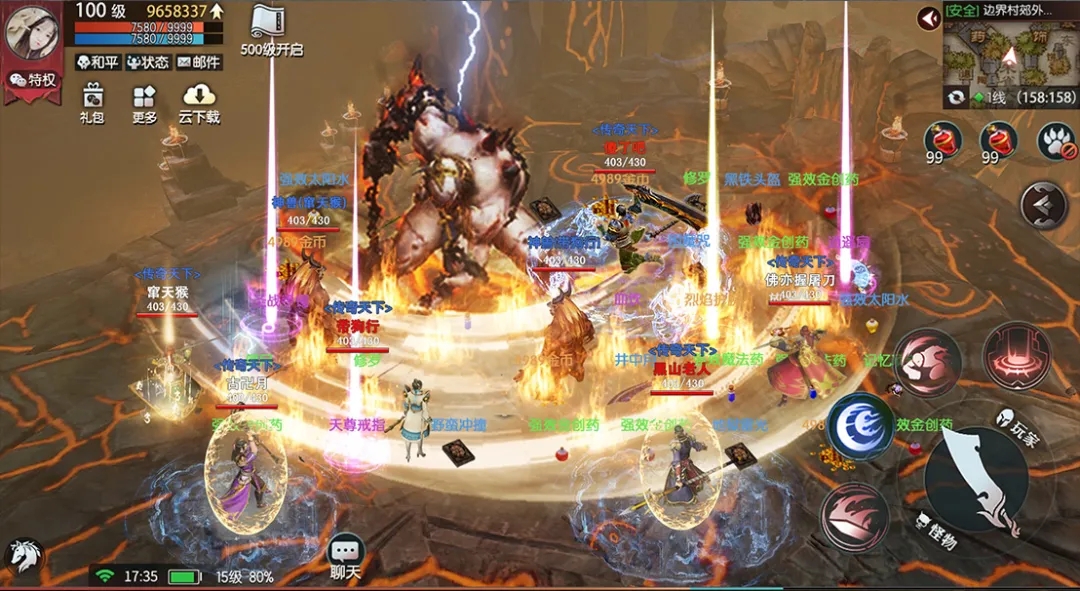Open the 邮件 mailbox

click(x=199, y=62)
